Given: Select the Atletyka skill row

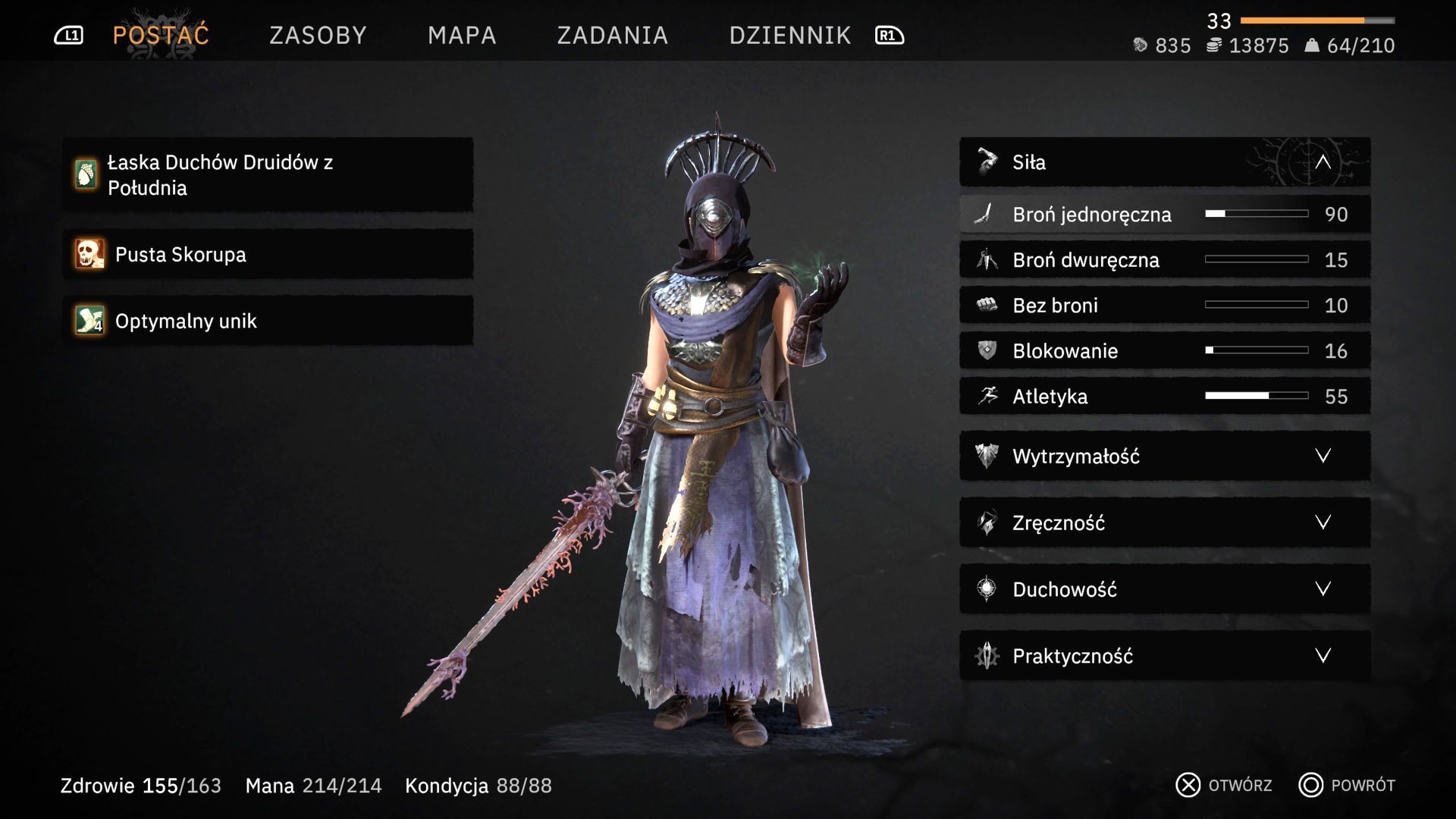Looking at the screenshot, I should (x=1165, y=397).
